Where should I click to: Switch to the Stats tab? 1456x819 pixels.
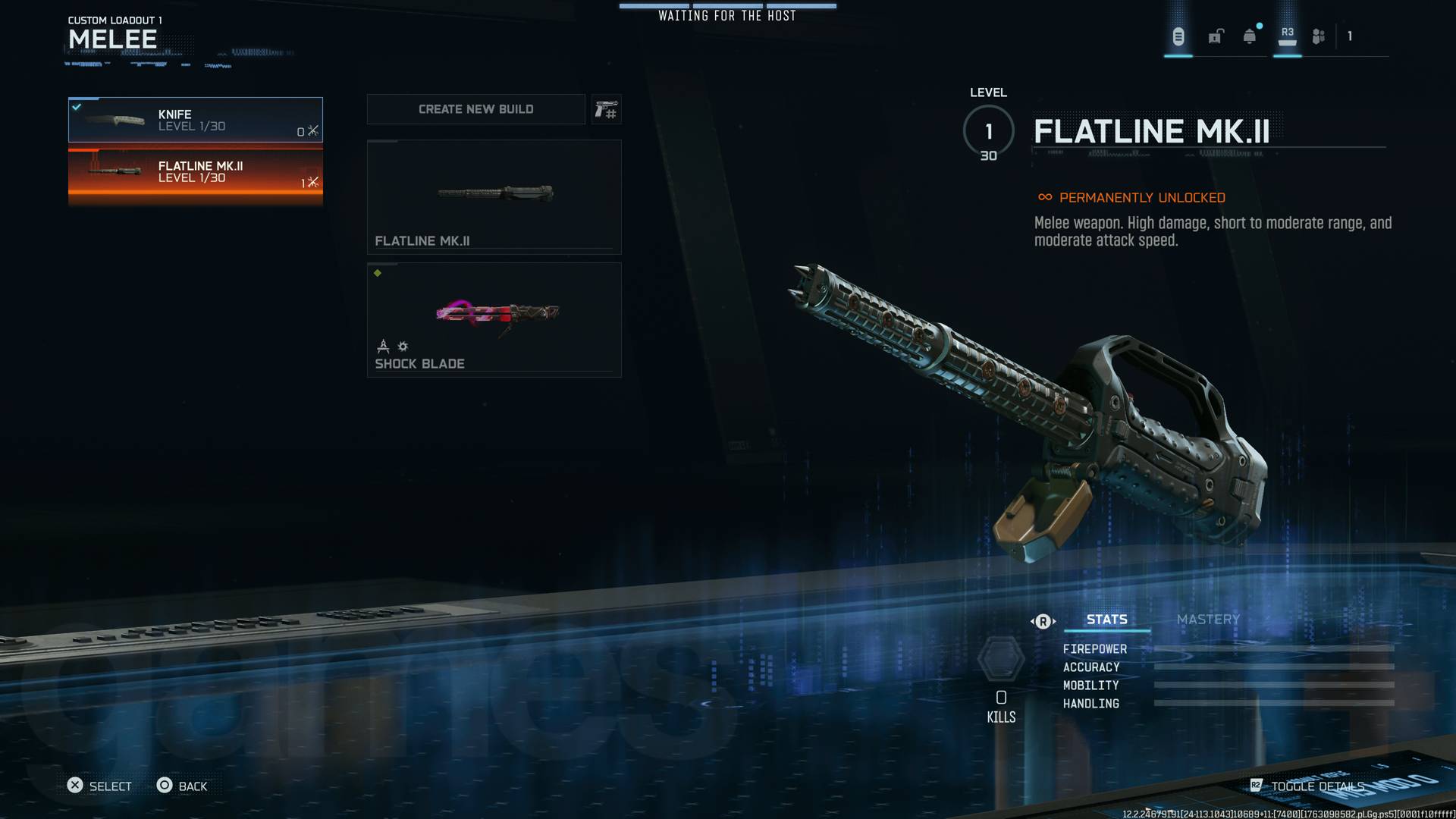pyautogui.click(x=1106, y=620)
